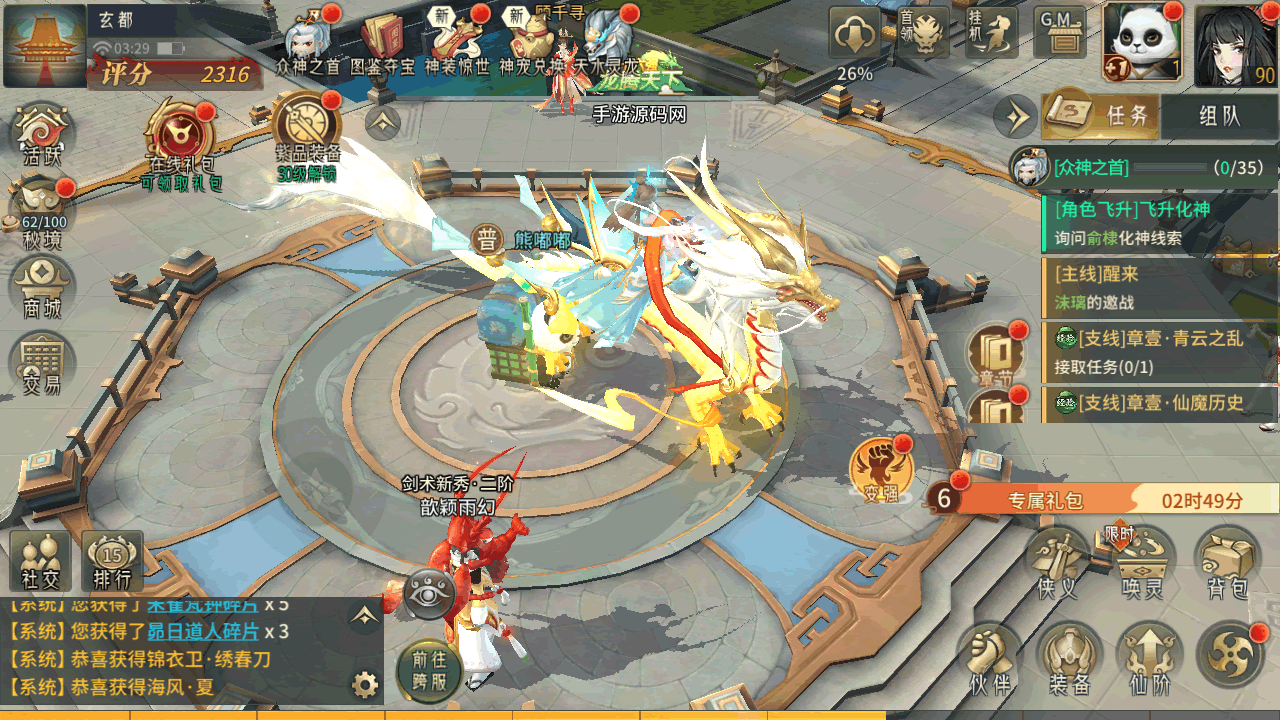1280x720 pixels.
Task: Tap the 前往跨服 cross-server button
Action: tap(429, 669)
